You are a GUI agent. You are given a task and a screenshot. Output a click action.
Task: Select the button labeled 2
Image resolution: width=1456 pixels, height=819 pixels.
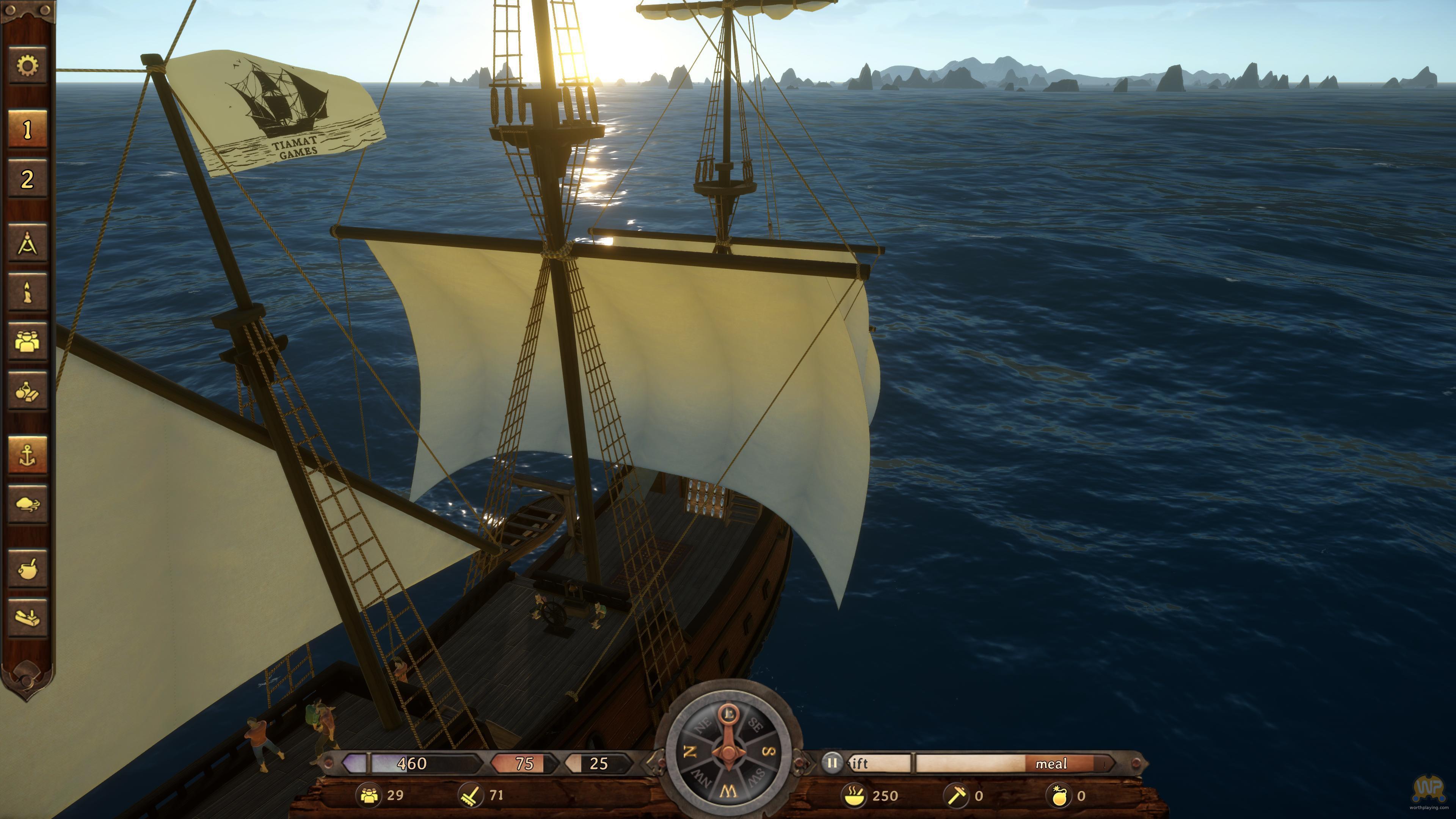point(27,179)
